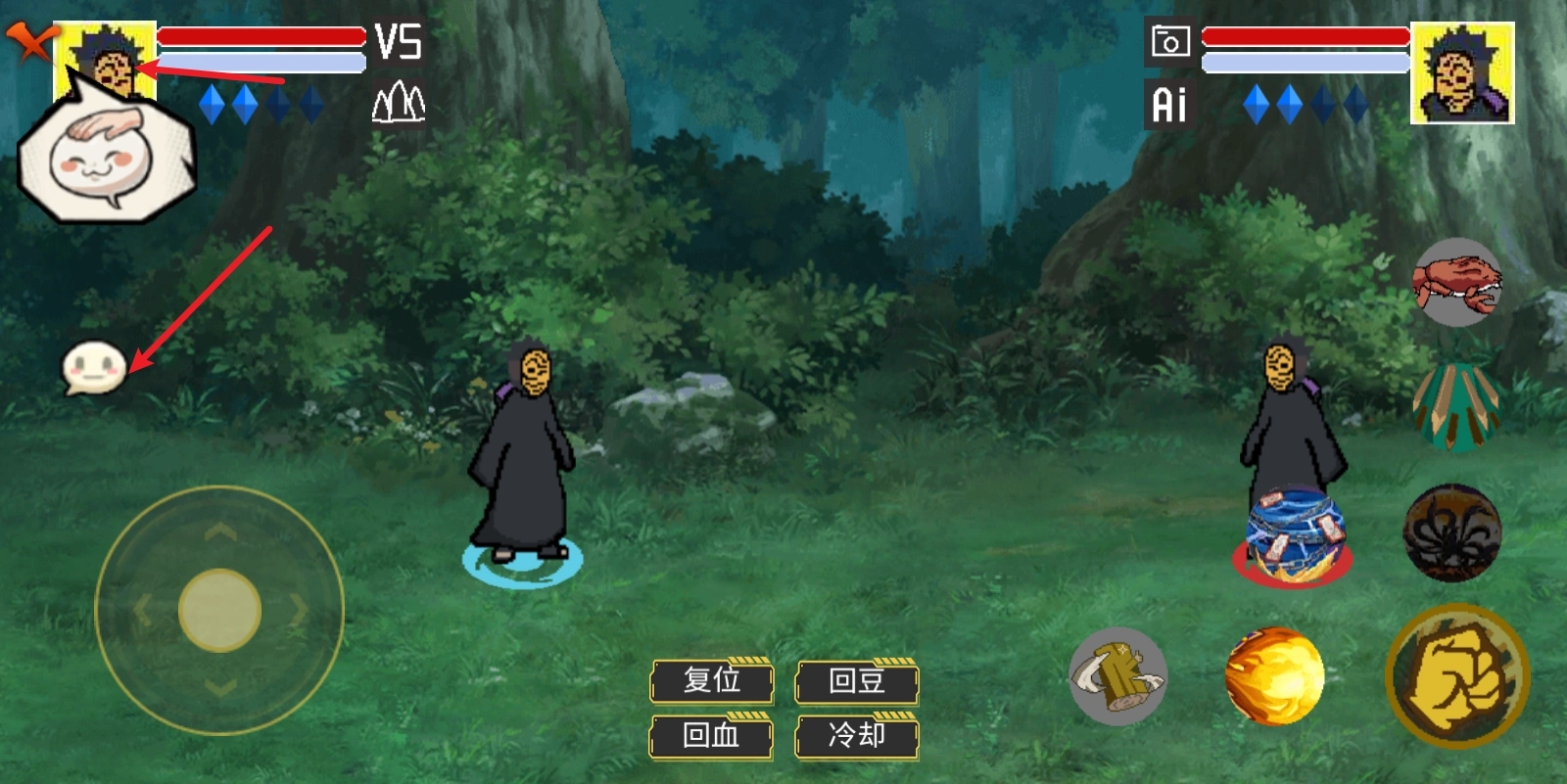Viewport: 1567px width, 784px height.
Task: Toggle the AI opponent button
Action: (1169, 104)
